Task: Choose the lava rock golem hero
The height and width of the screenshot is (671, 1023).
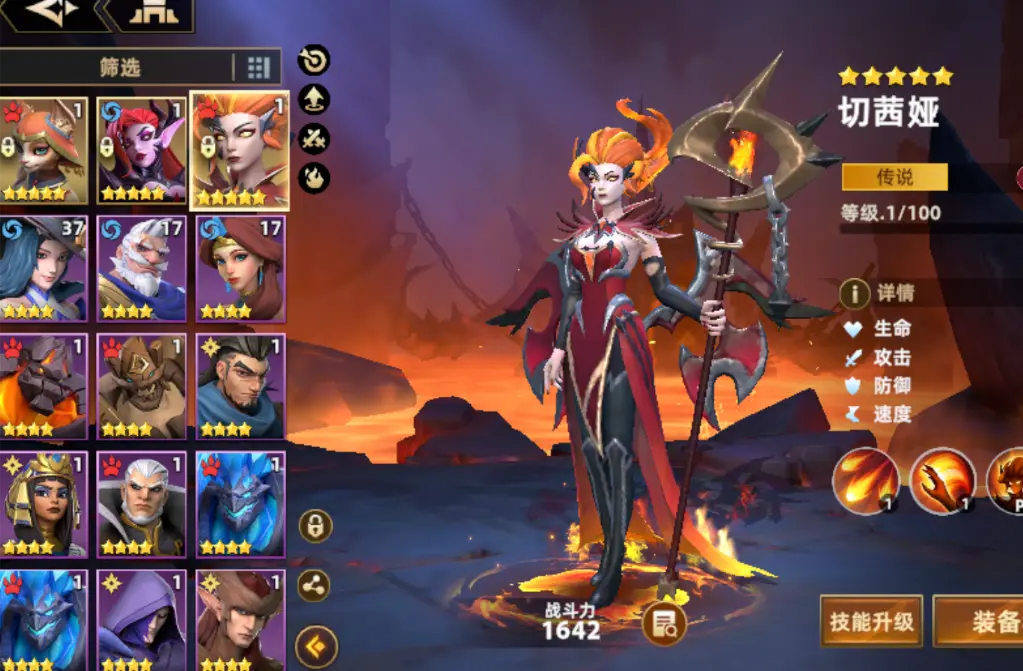Action: tap(42, 386)
